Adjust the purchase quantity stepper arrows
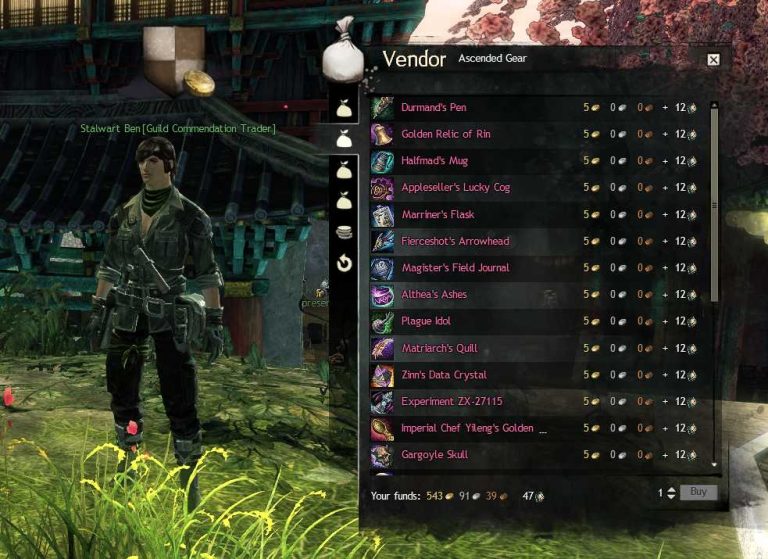The image size is (768, 559). pyautogui.click(x=670, y=493)
